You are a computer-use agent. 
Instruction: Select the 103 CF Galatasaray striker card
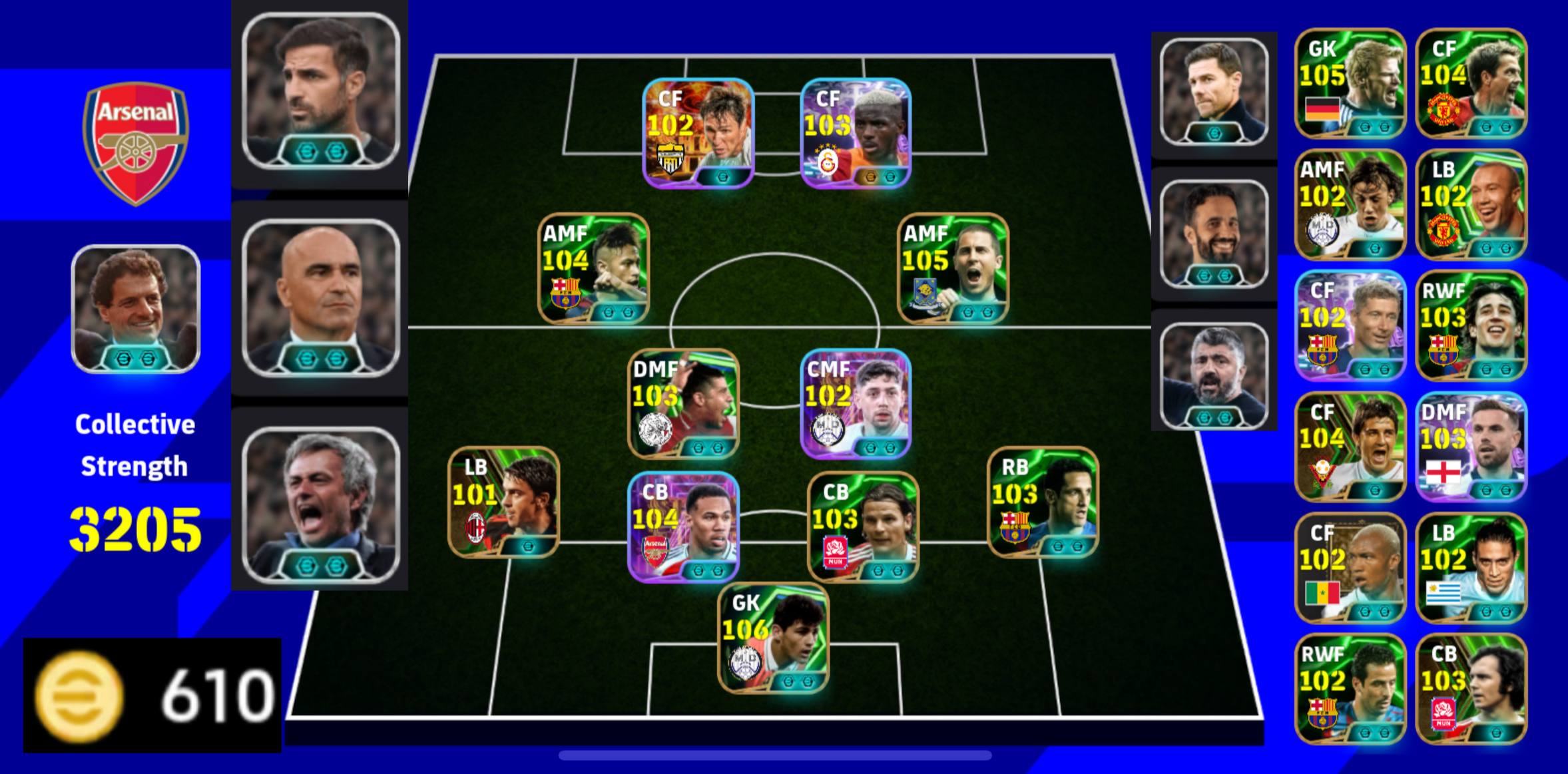coord(855,133)
